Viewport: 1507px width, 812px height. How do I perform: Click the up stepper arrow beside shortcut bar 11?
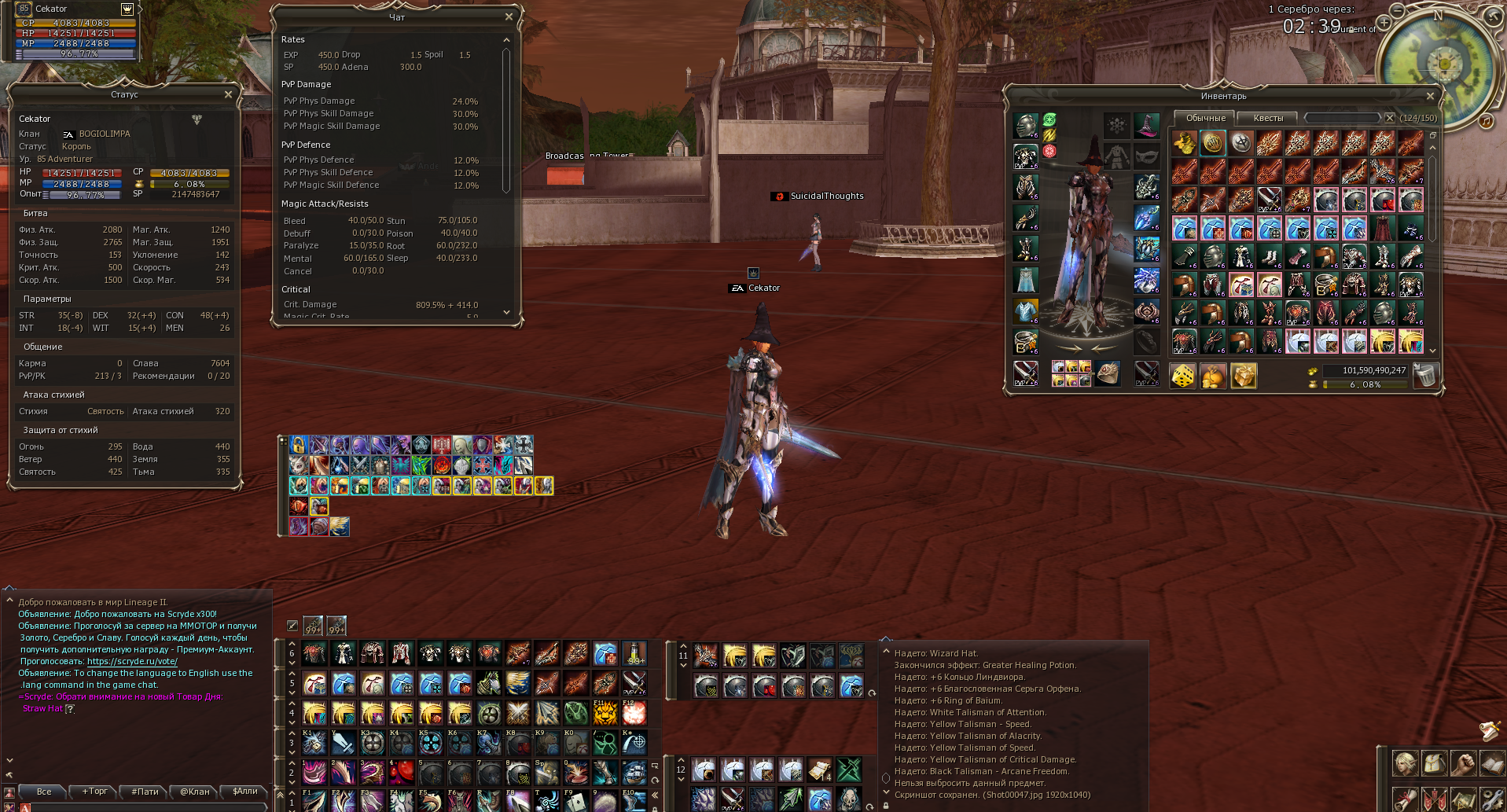pyautogui.click(x=683, y=646)
